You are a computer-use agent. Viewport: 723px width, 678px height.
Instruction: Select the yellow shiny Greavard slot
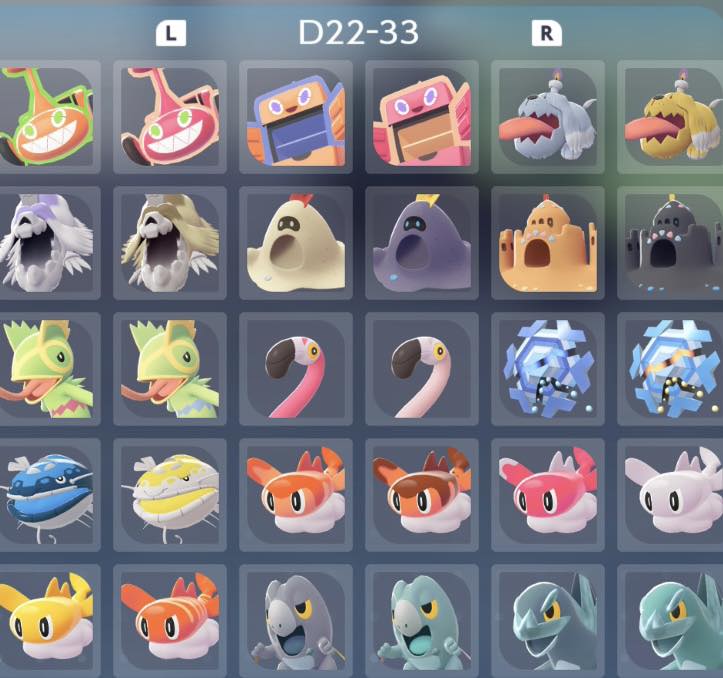click(672, 116)
